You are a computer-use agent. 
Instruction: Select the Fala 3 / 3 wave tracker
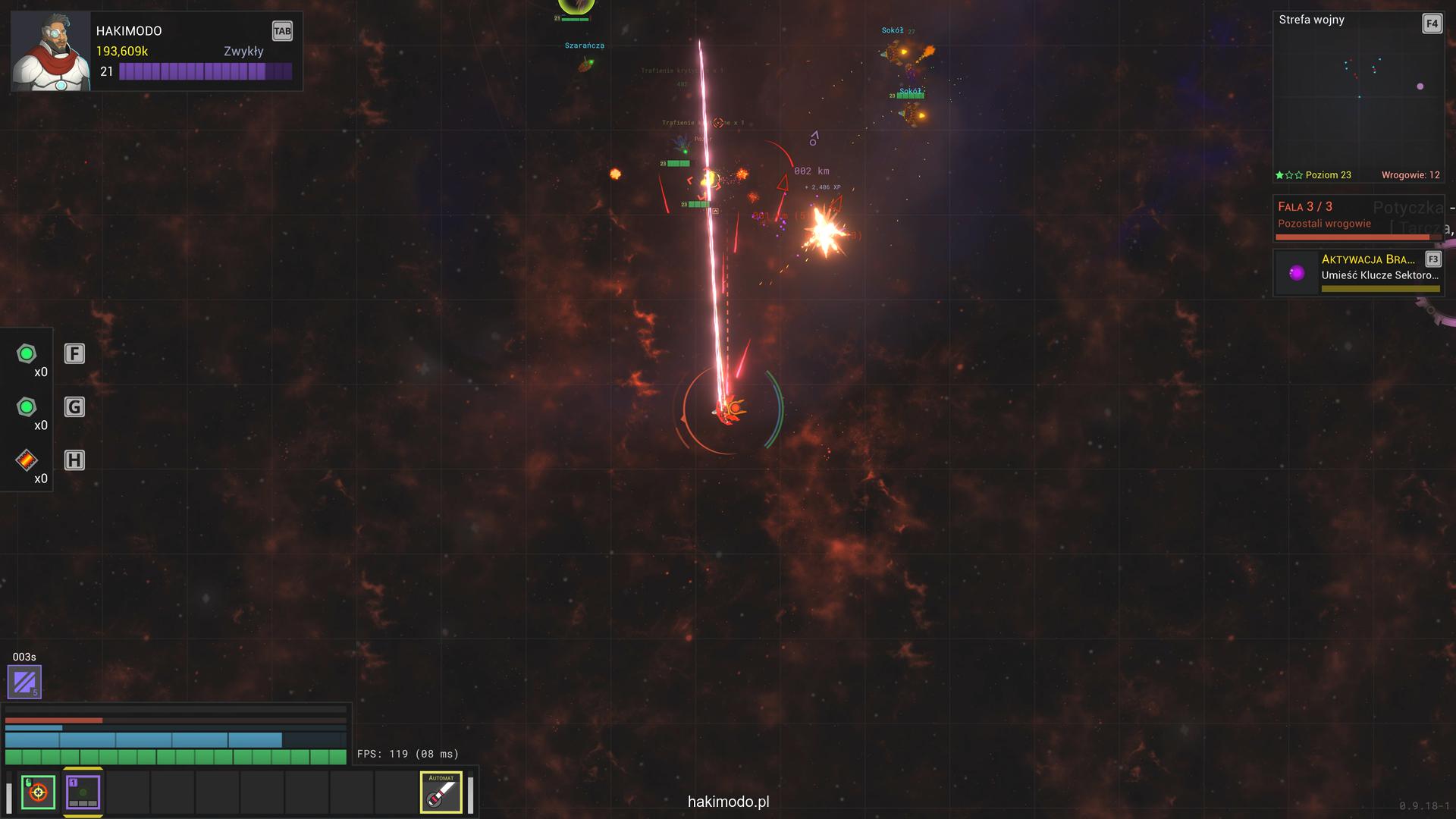coord(1357,218)
